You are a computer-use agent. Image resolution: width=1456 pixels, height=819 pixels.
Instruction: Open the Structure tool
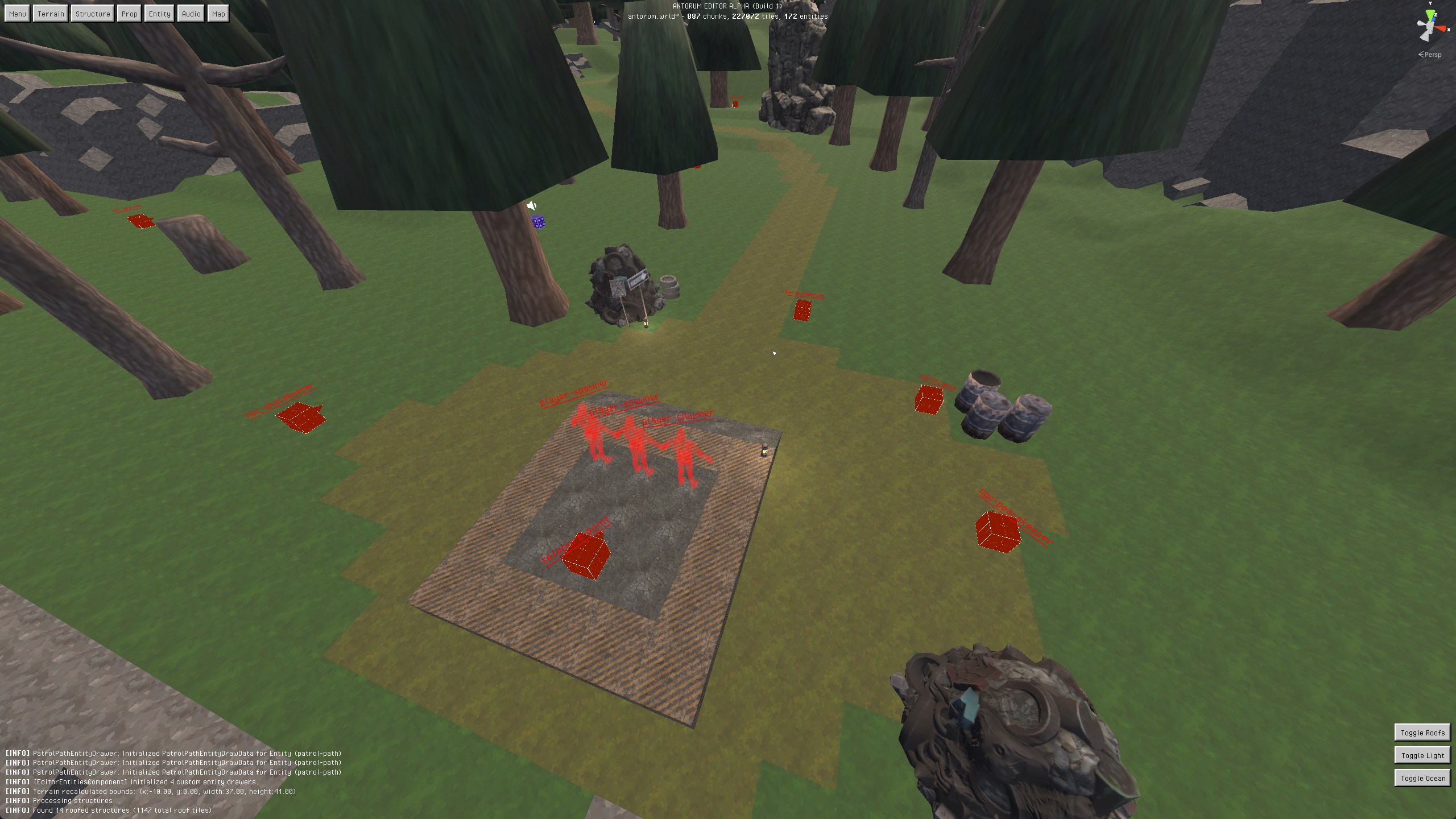[x=93, y=14]
